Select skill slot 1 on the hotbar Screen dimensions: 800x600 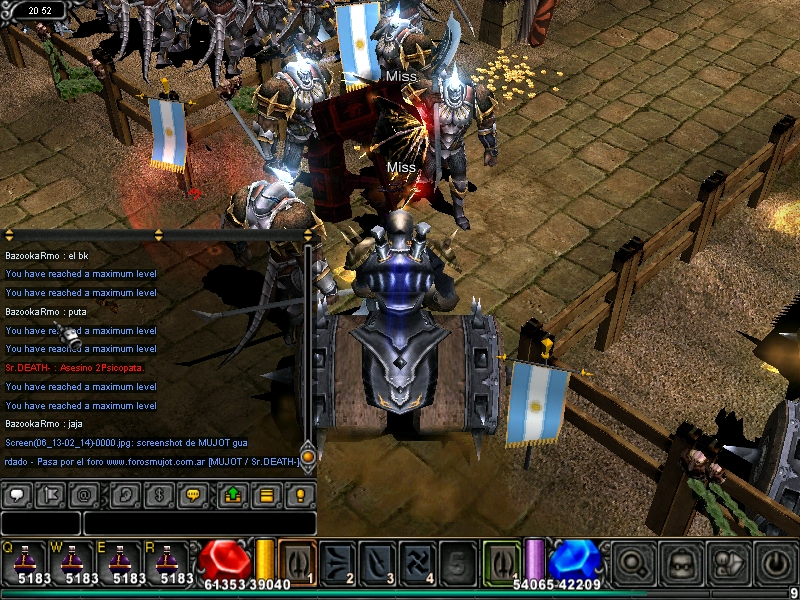coord(297,561)
